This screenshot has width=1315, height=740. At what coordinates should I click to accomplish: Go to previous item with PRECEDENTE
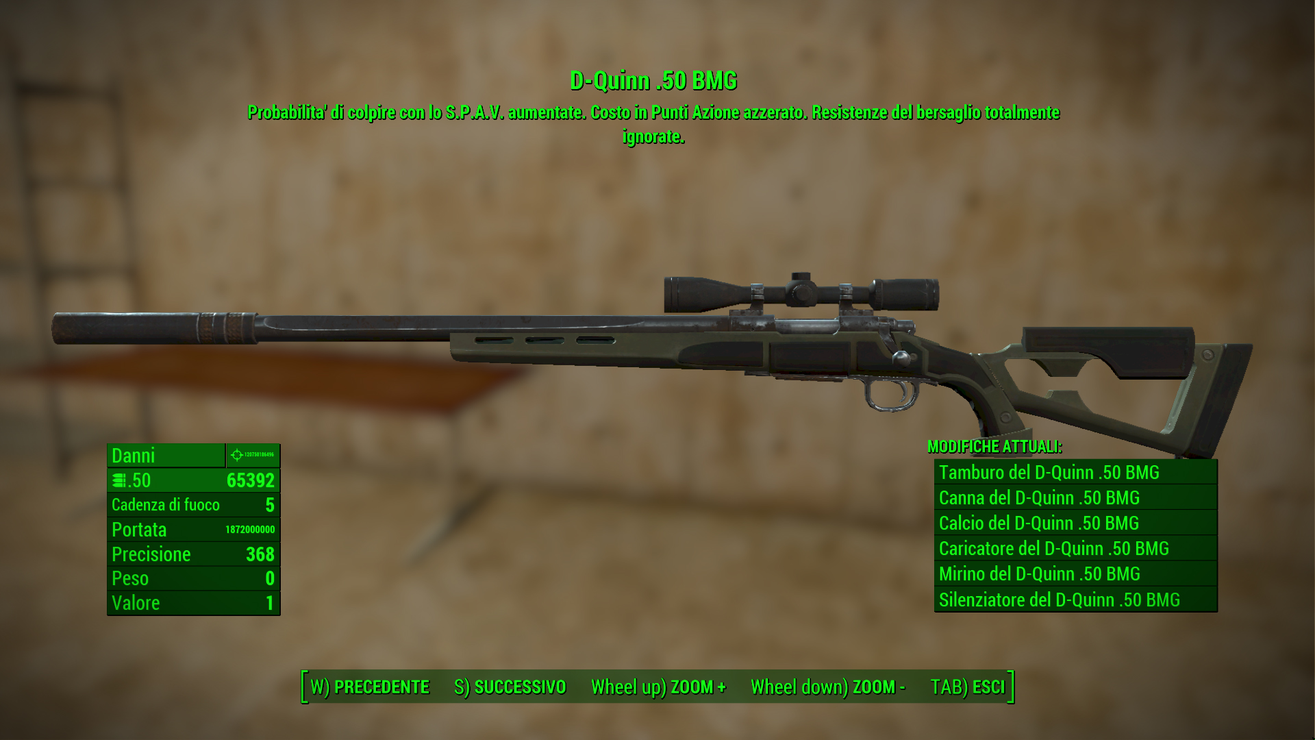(x=370, y=687)
